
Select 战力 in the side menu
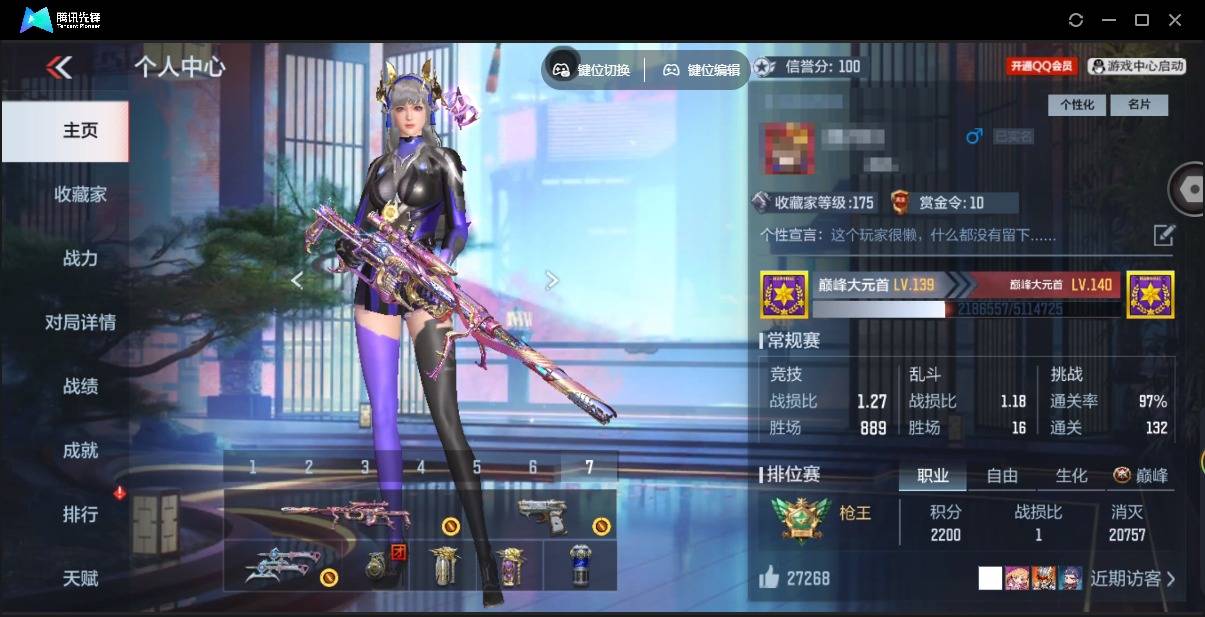[80, 258]
